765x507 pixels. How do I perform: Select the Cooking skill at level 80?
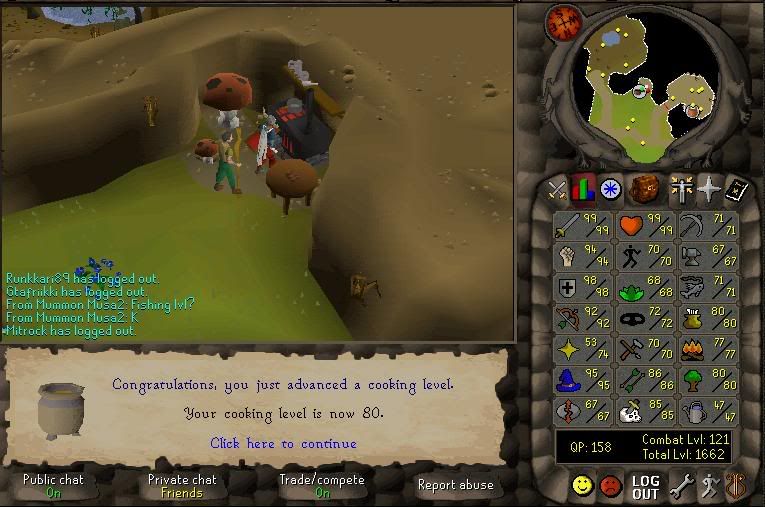tap(707, 320)
